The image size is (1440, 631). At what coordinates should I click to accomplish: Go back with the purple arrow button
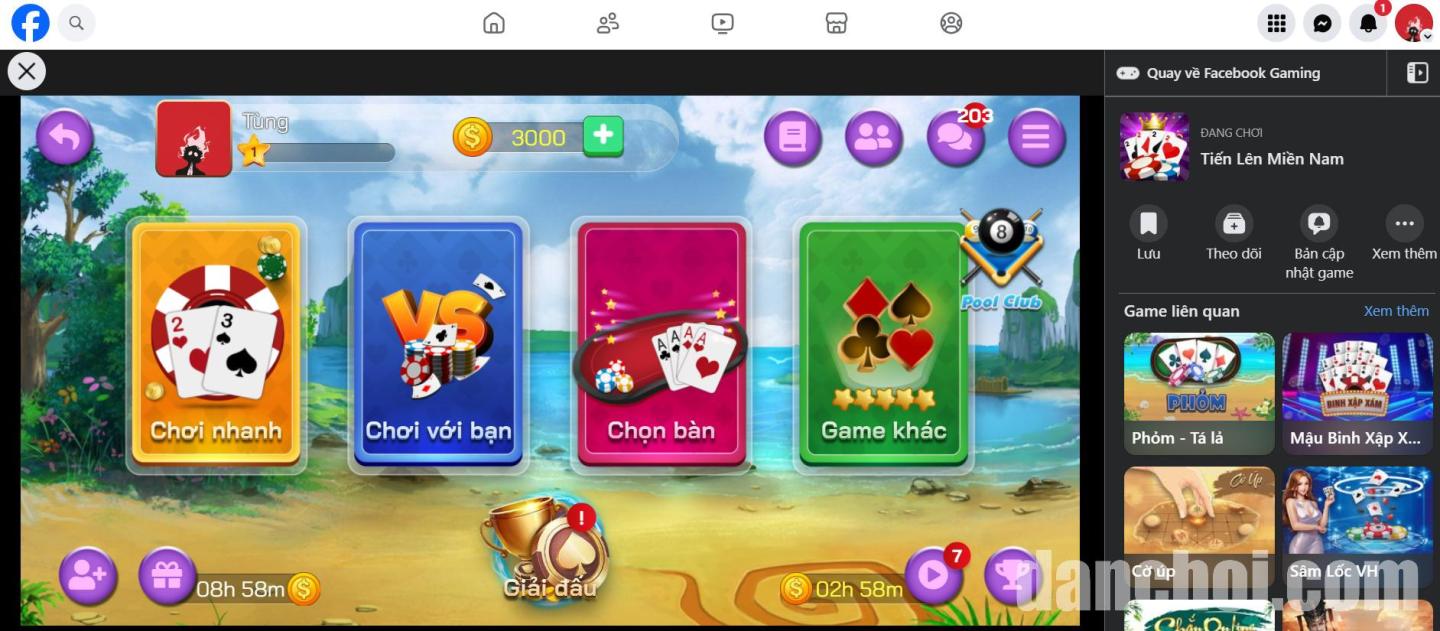coord(65,138)
